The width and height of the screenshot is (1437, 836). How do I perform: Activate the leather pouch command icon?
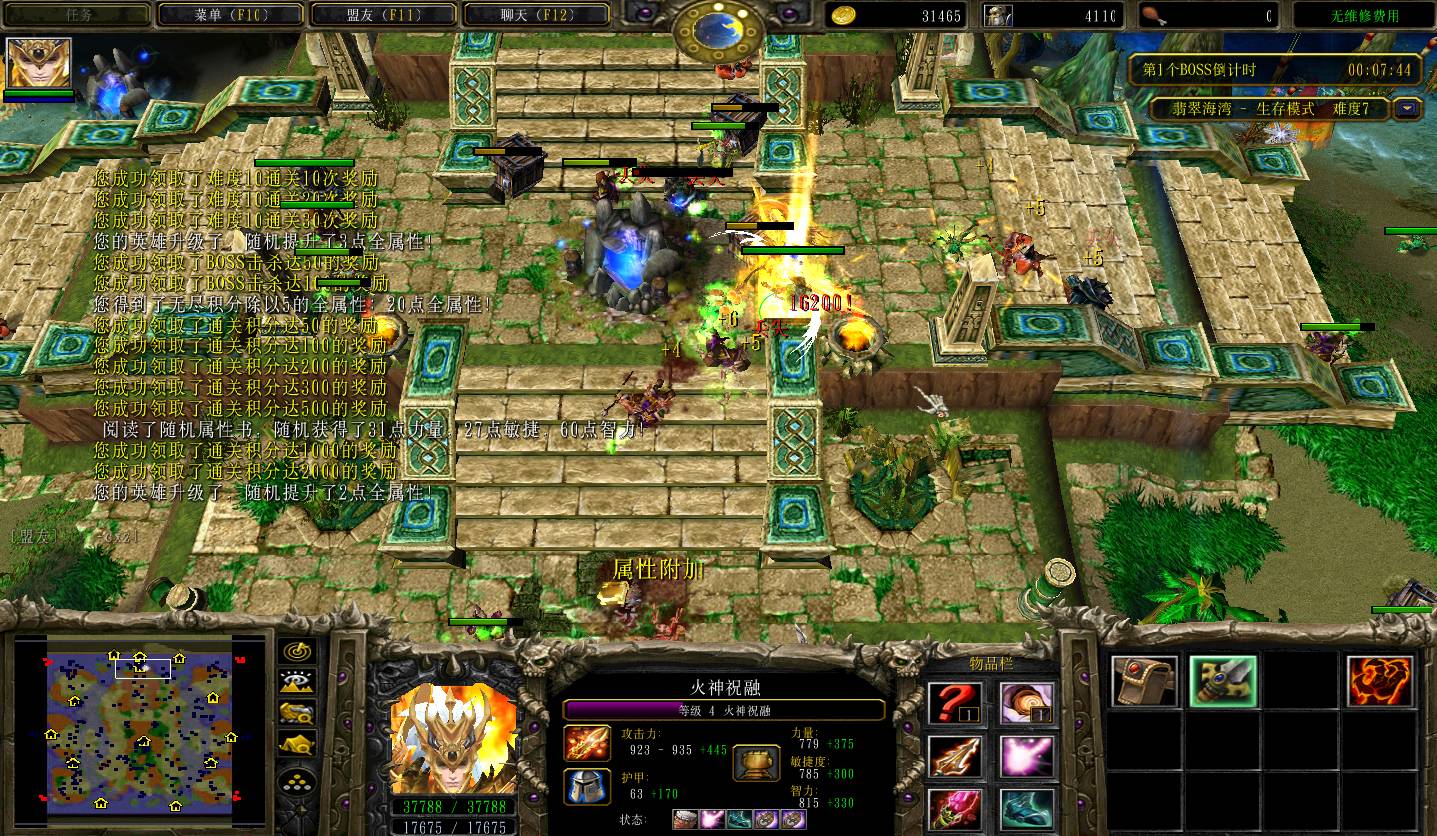pos(1144,682)
